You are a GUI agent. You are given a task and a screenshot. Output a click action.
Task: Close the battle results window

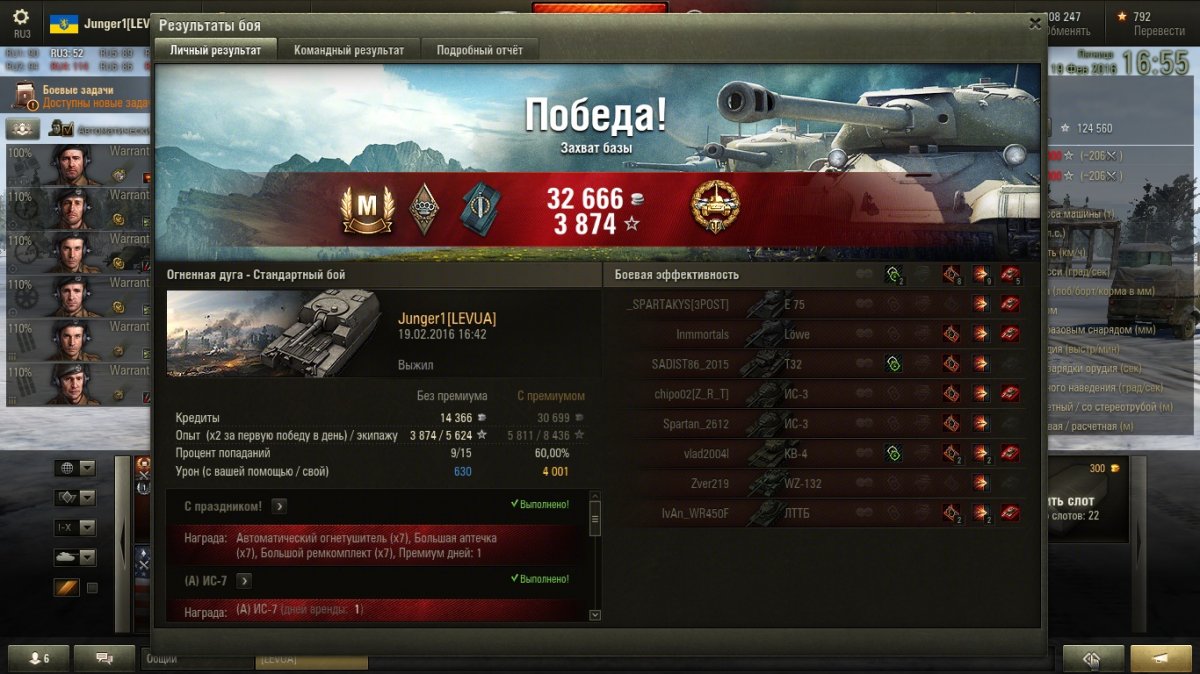(1035, 23)
